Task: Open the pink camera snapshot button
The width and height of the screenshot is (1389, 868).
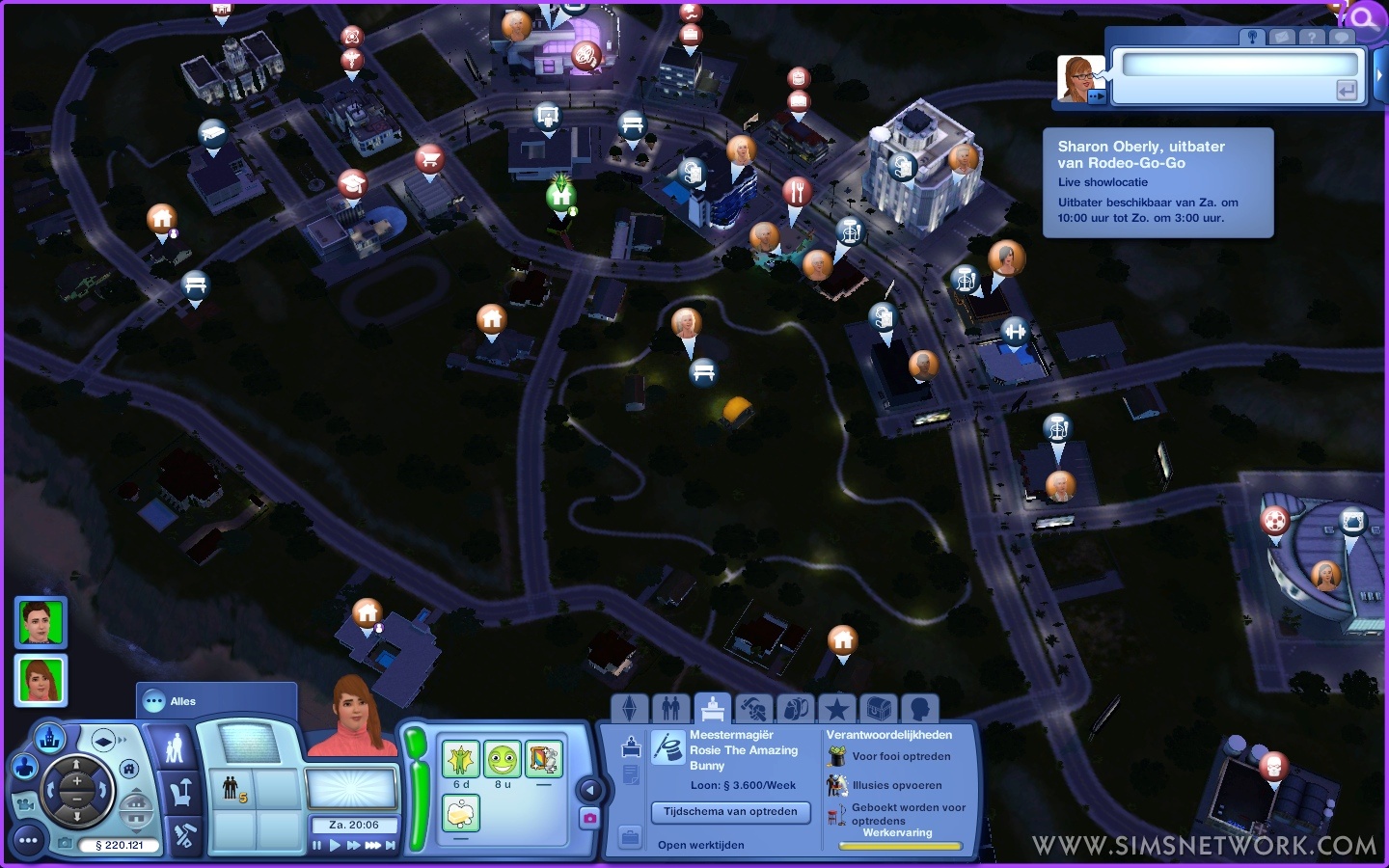Action: [x=589, y=818]
